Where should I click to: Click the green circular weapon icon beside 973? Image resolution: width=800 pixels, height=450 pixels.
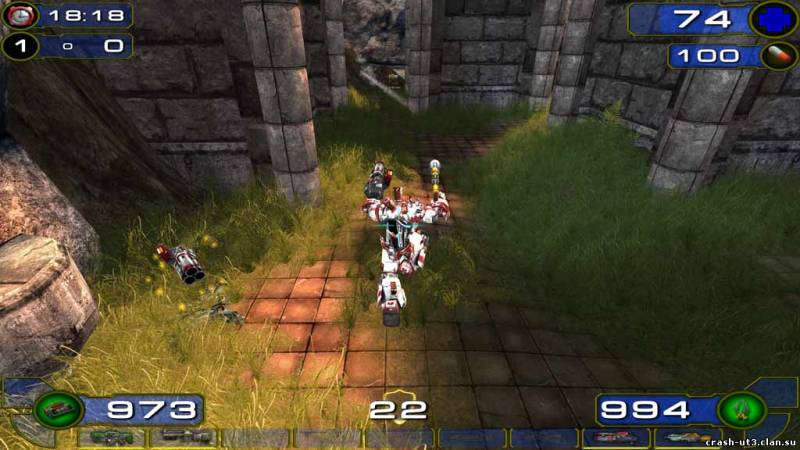[x=57, y=410]
